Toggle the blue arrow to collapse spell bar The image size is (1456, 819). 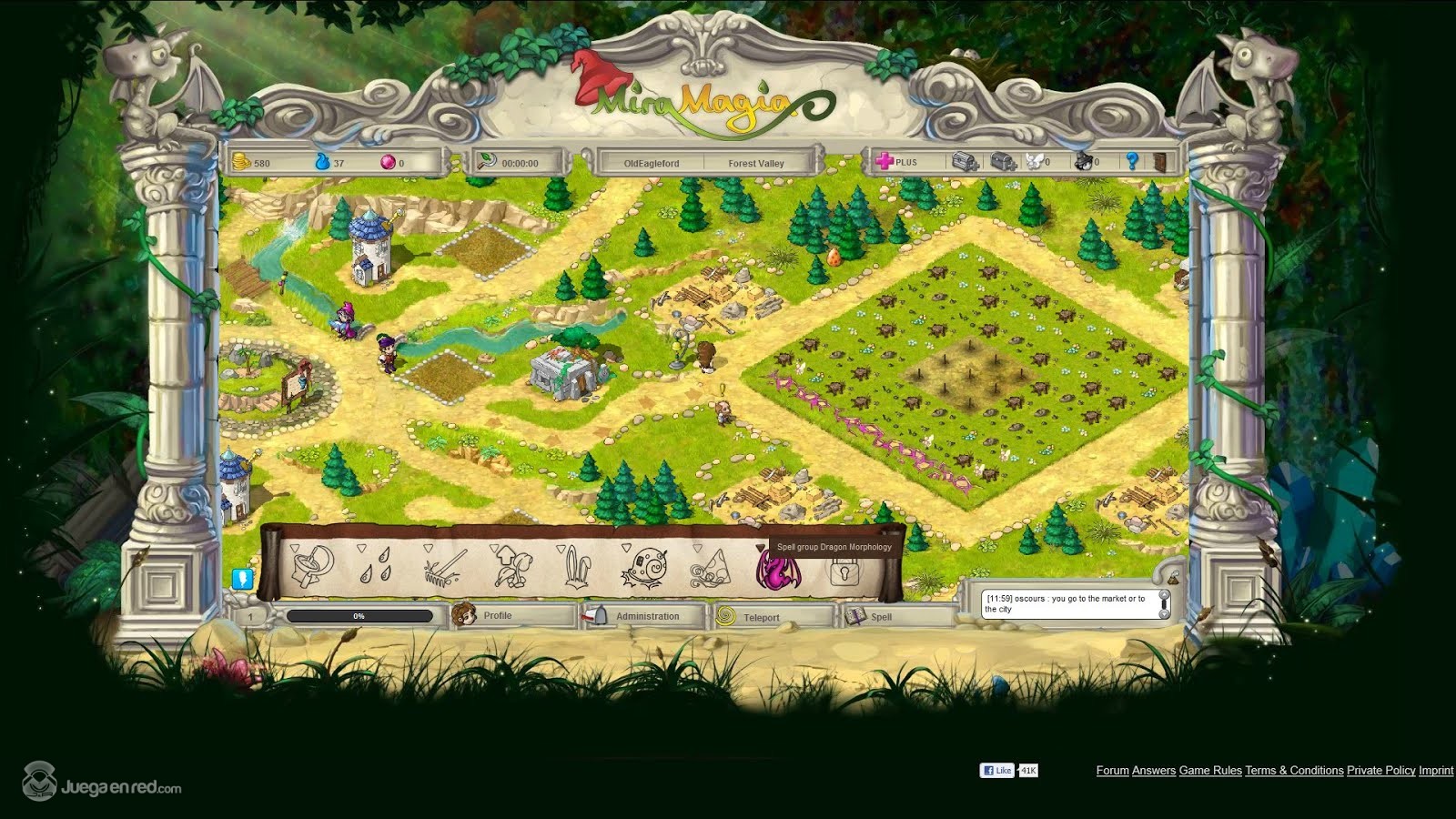242,580
